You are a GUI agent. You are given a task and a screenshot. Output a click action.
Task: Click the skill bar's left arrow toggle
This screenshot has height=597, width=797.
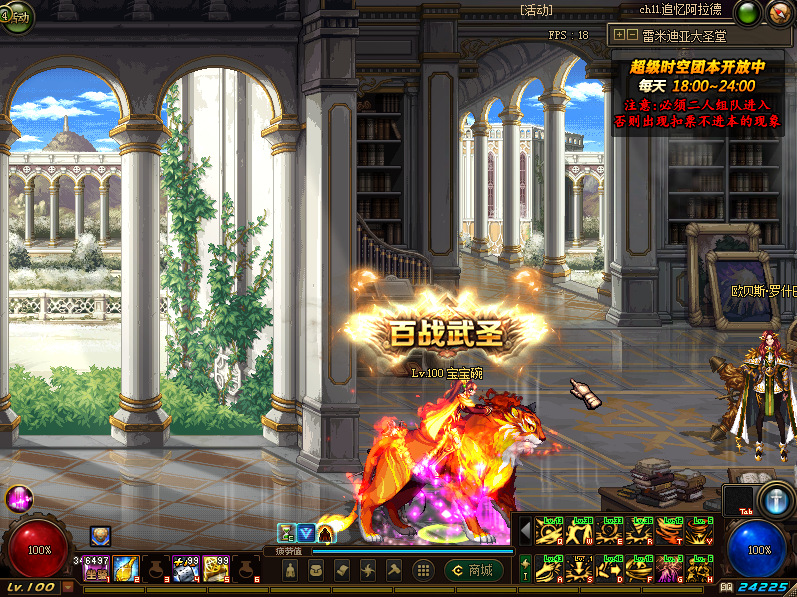(526, 530)
